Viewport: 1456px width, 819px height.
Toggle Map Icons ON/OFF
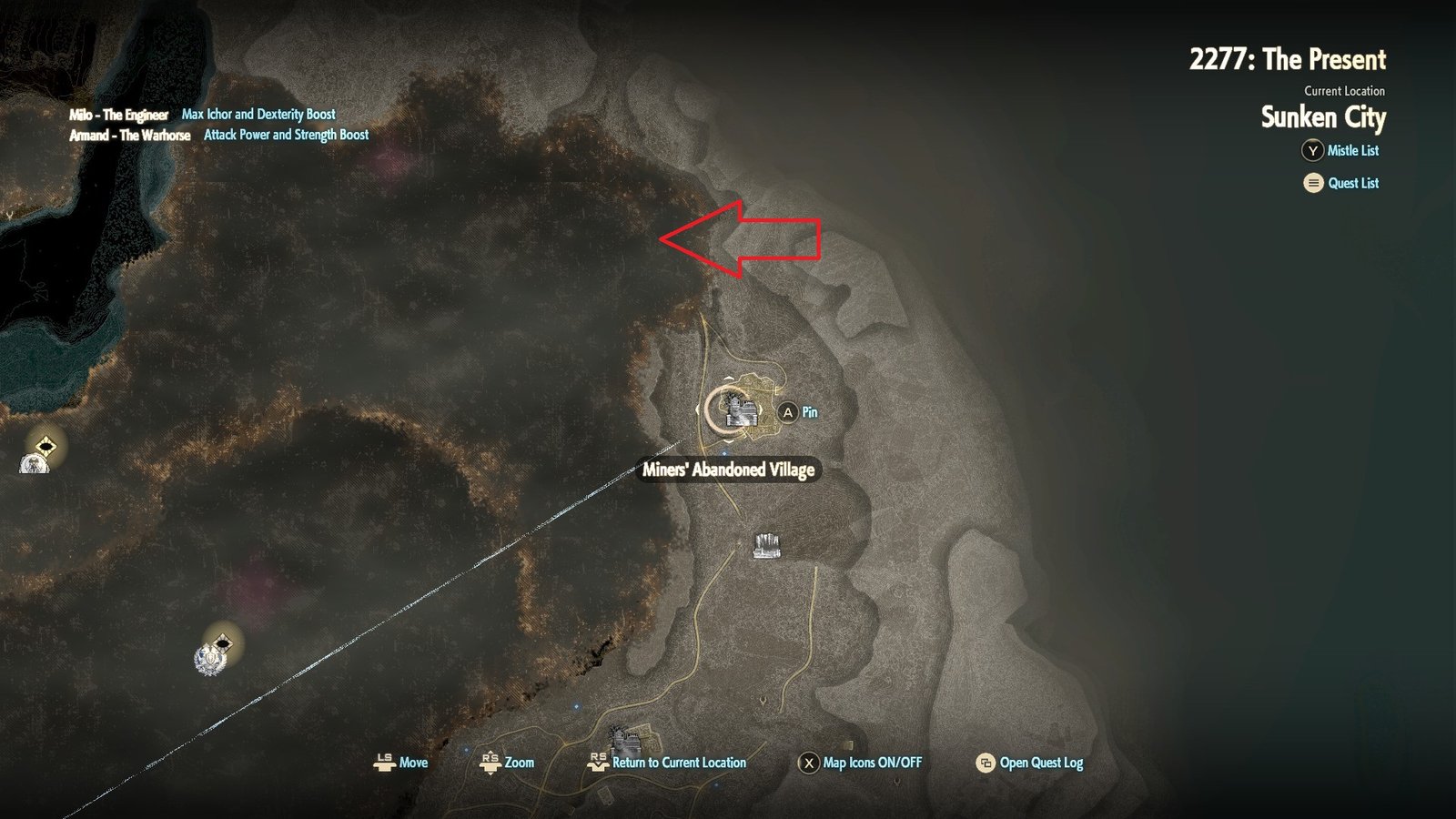click(871, 763)
